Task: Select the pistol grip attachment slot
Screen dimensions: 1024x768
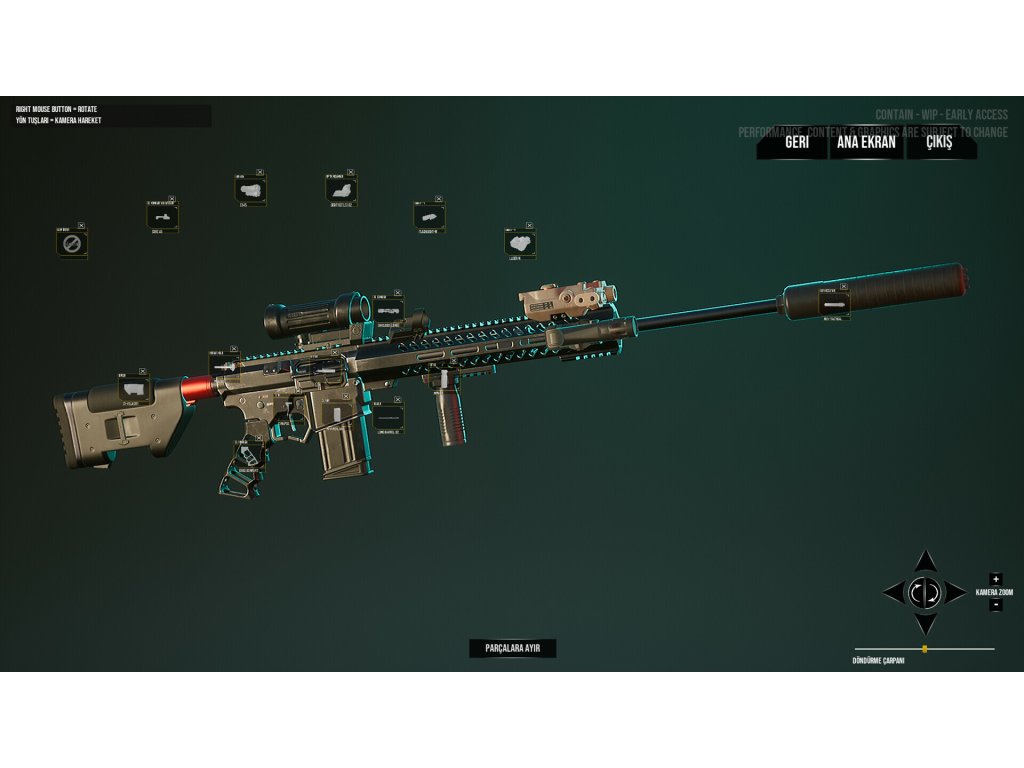Action: click(x=246, y=454)
